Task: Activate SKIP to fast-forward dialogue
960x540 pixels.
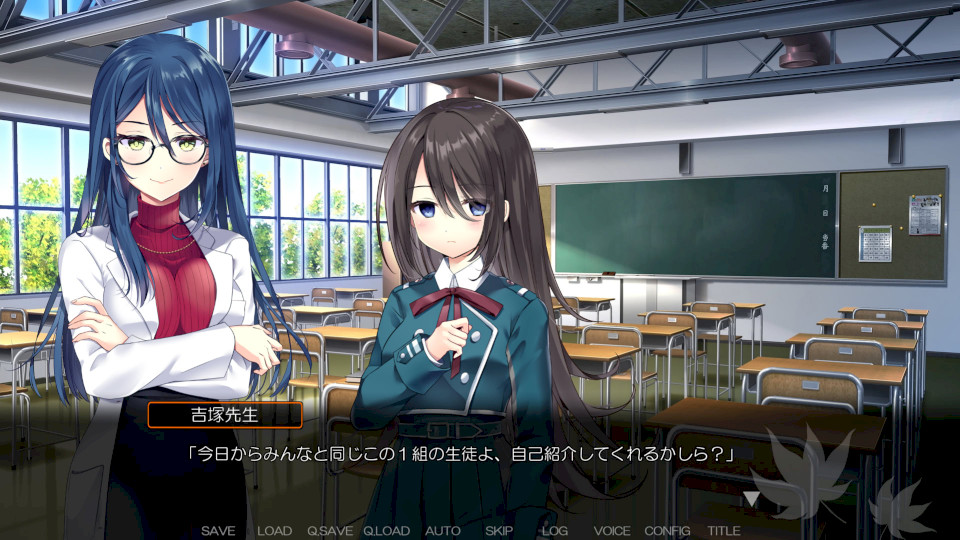Action: coord(499,531)
